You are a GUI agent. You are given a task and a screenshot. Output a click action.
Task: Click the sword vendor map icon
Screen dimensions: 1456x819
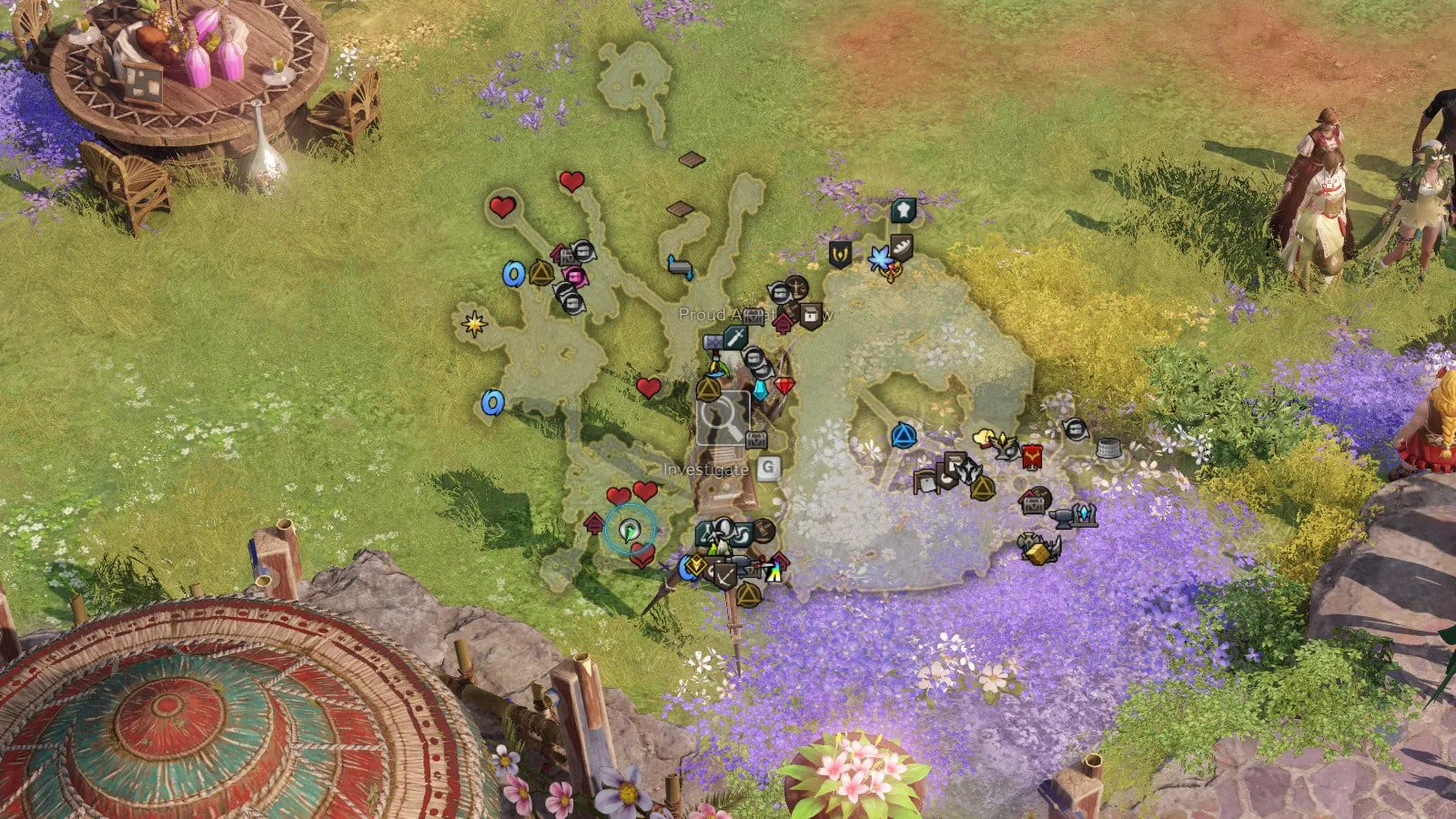click(x=735, y=338)
